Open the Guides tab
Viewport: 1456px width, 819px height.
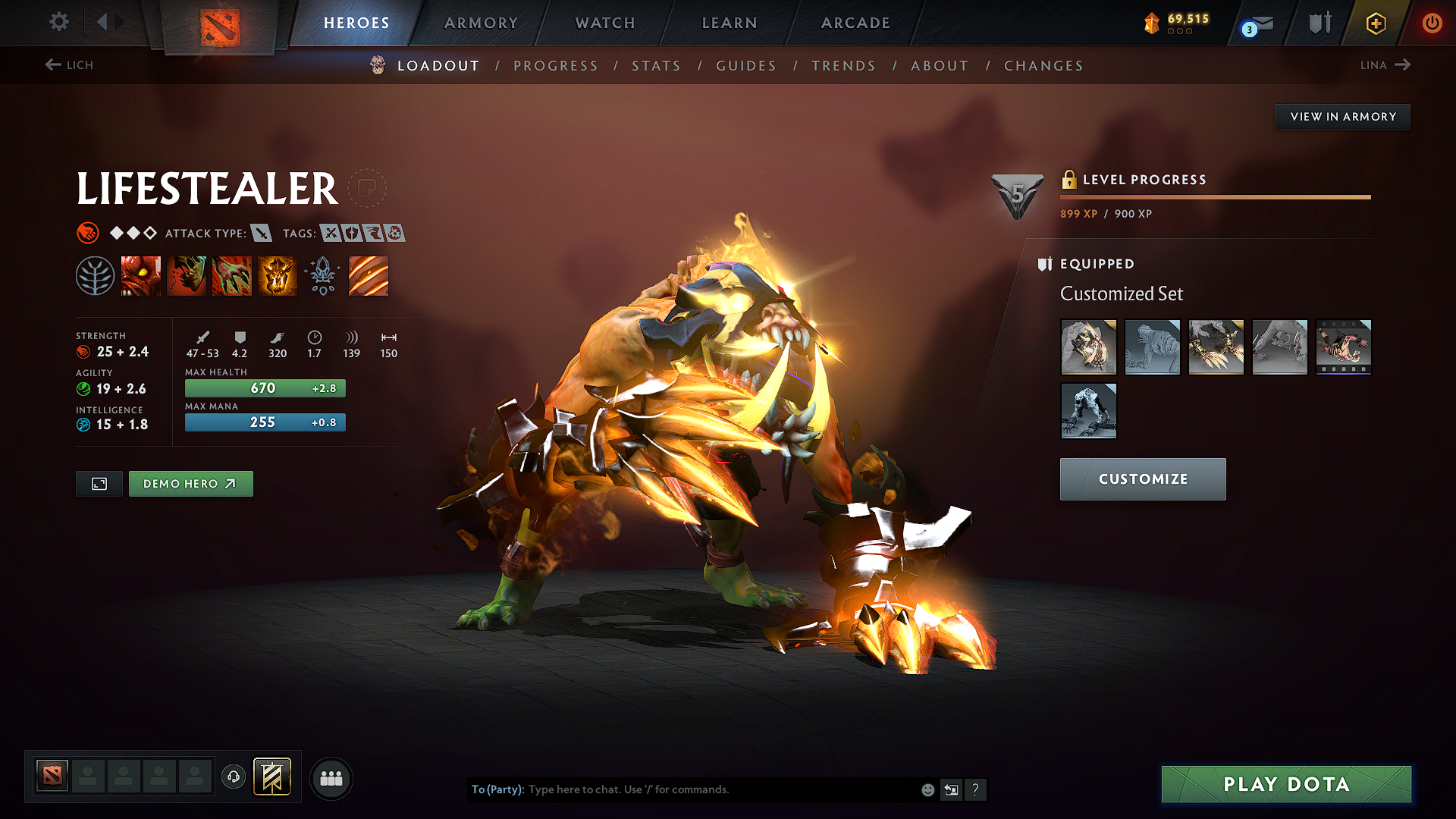point(745,66)
